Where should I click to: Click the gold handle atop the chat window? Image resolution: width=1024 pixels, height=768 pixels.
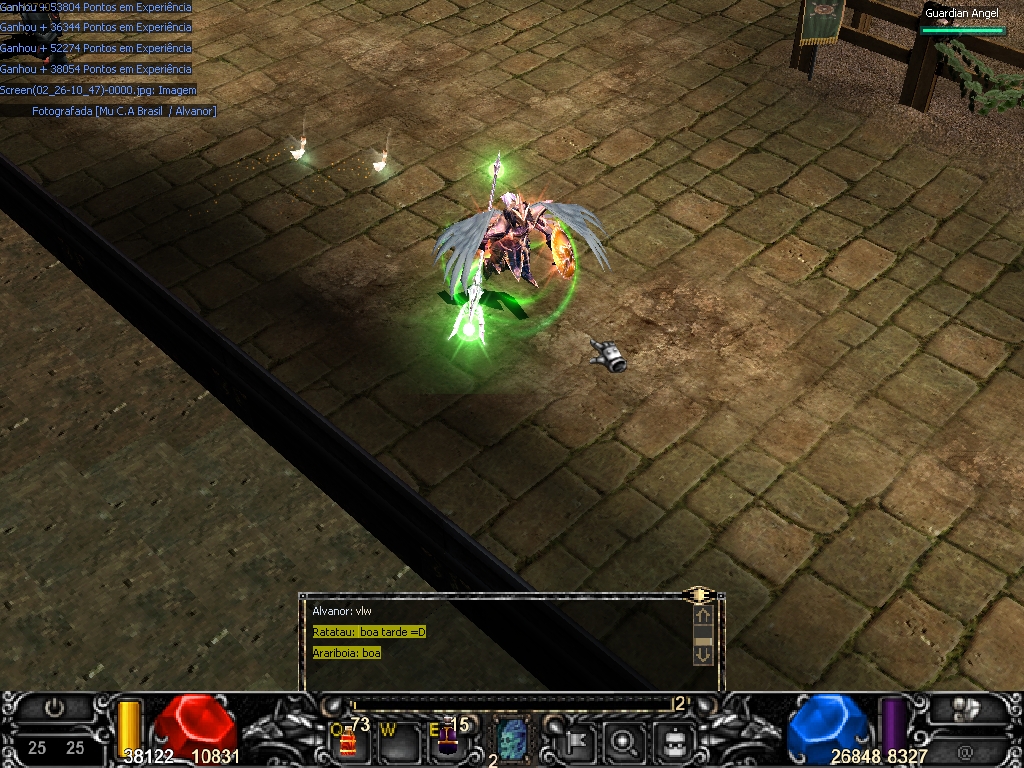[x=697, y=595]
